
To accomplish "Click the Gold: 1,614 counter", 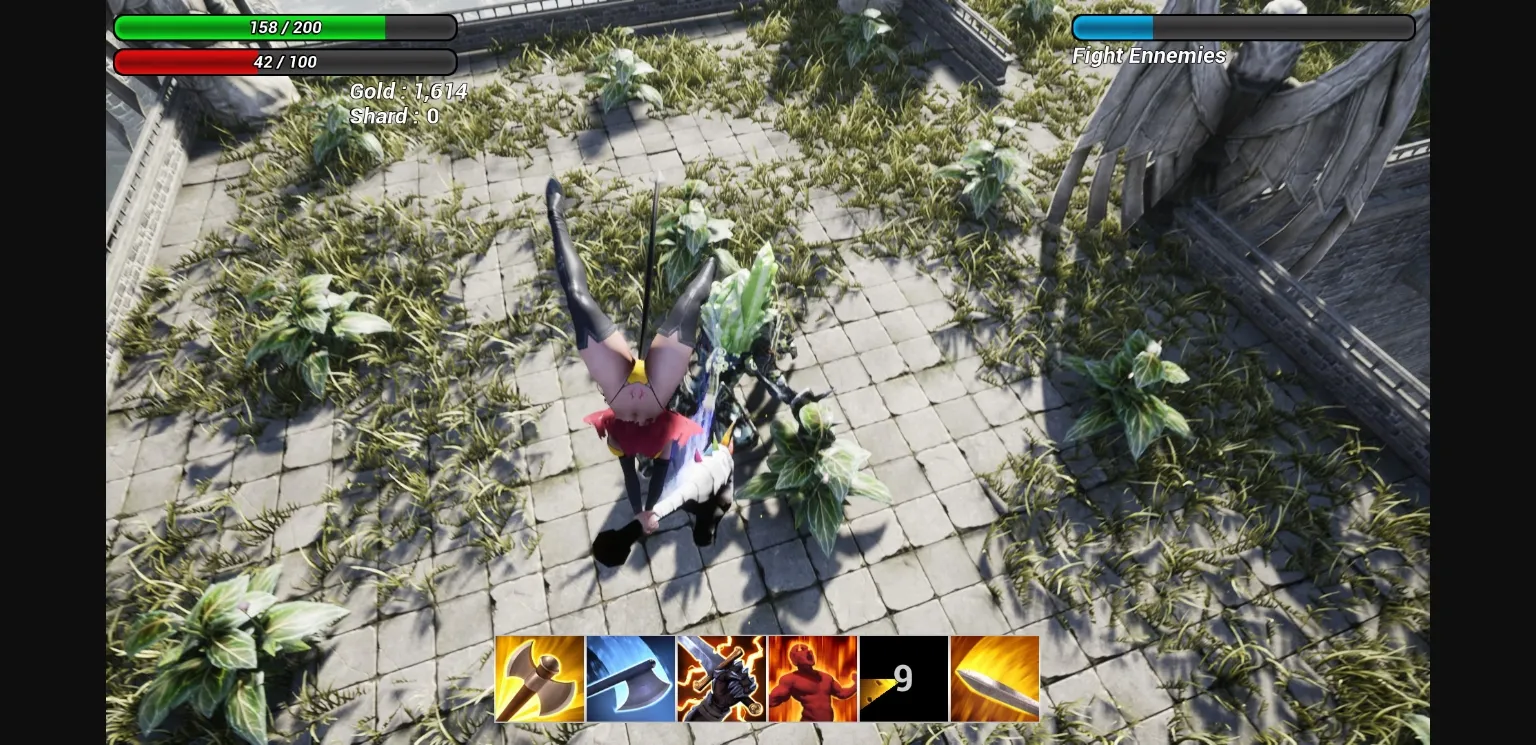I will pyautogui.click(x=409, y=91).
